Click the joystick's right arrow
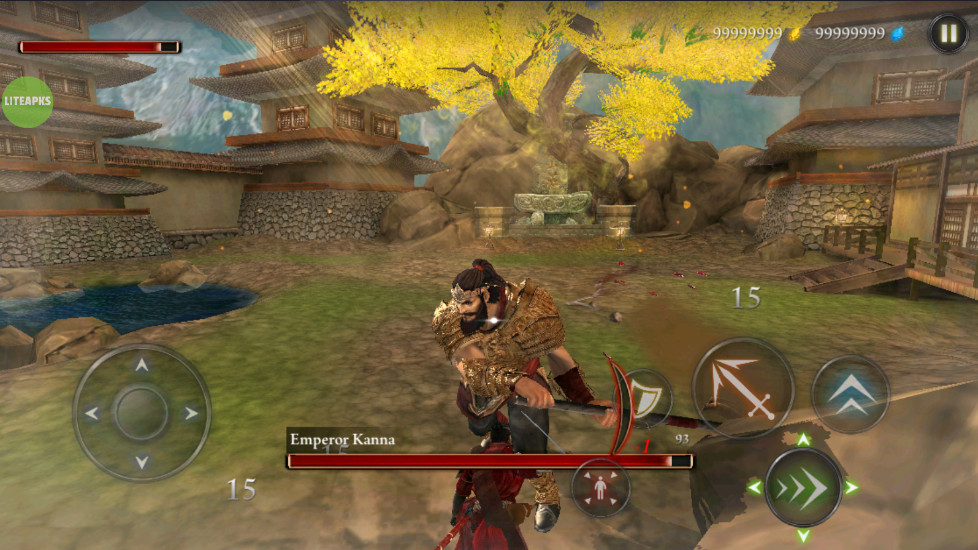 (190, 413)
